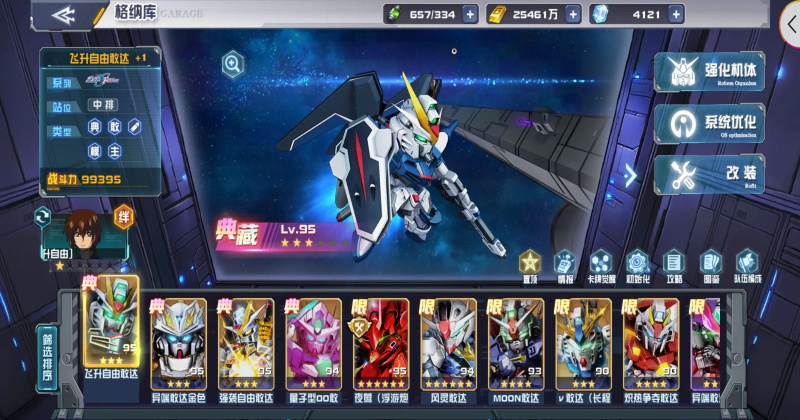This screenshot has width=800, height=420.
Task: Open the 图鉴 encyclopedia
Action: [710, 266]
